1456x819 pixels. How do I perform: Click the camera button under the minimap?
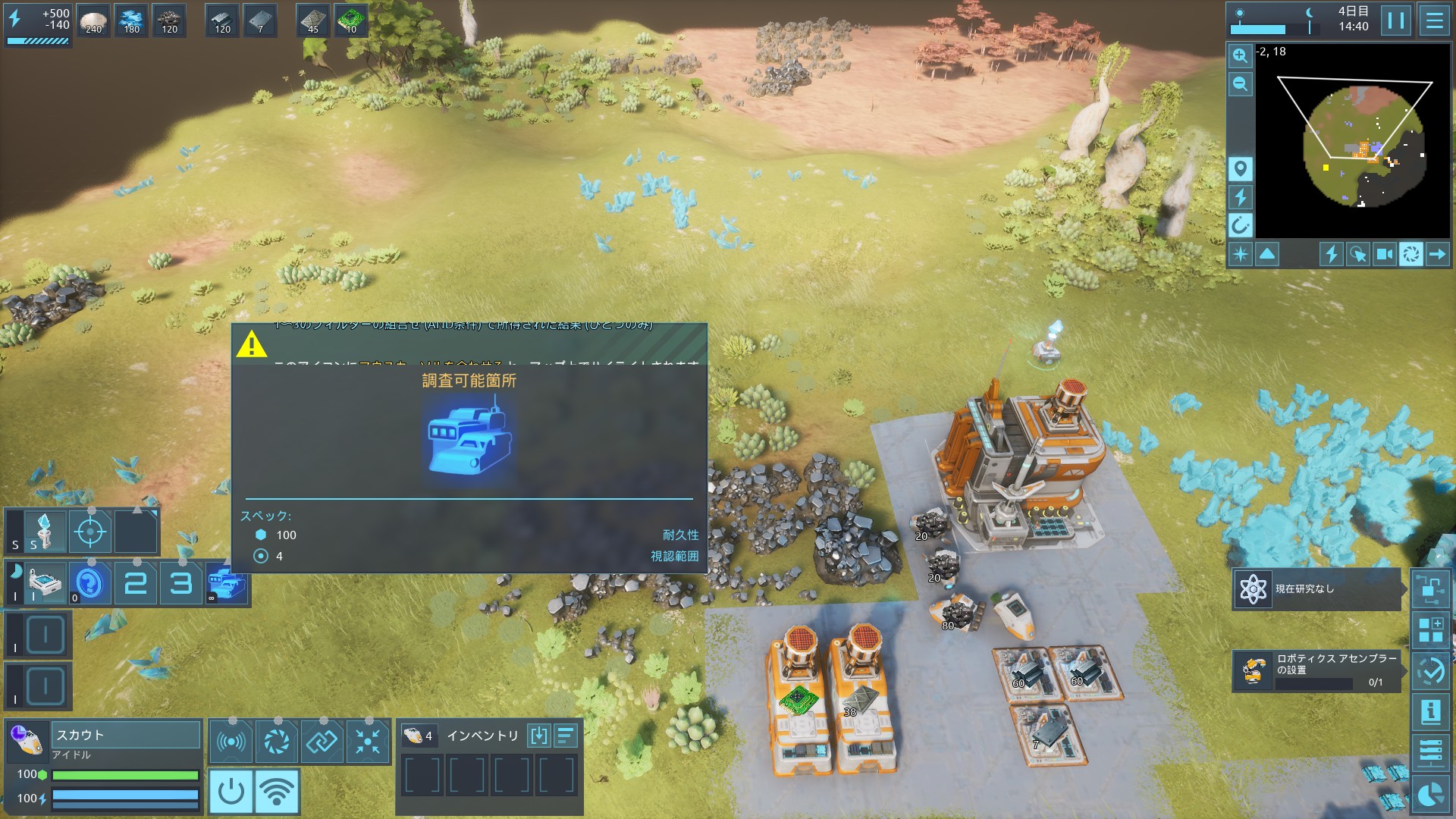click(1384, 254)
